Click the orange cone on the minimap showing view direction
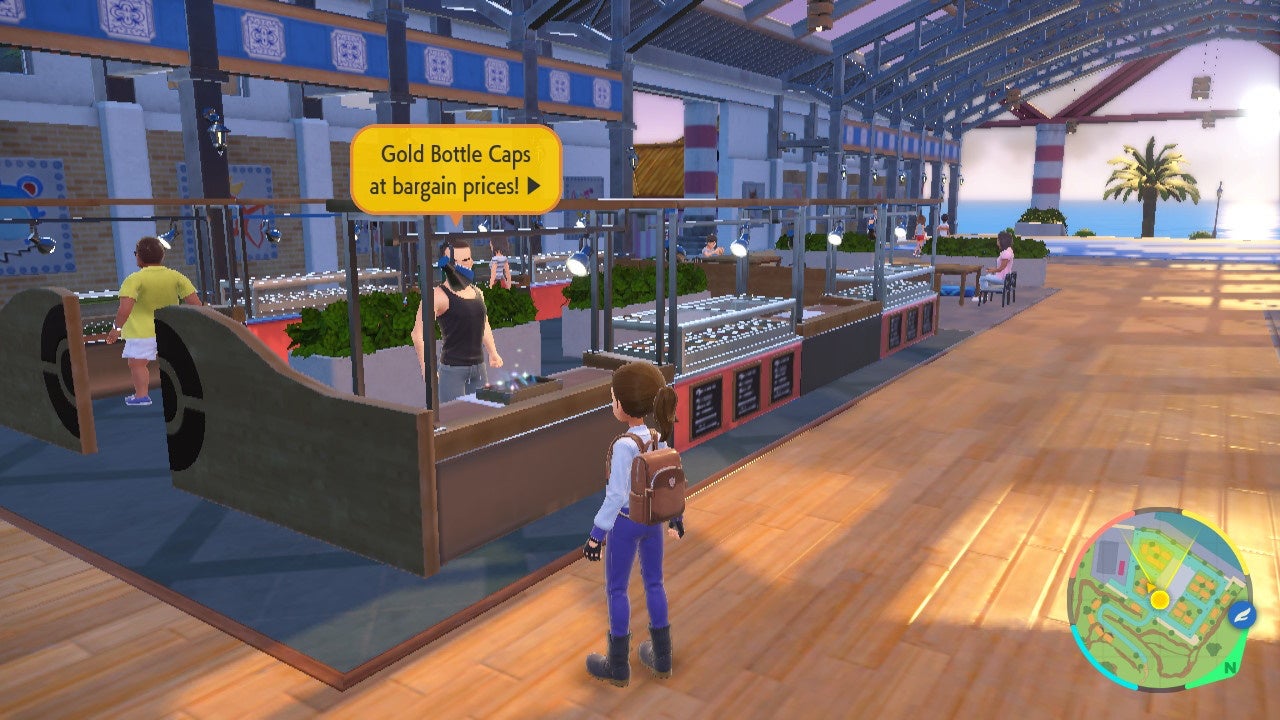 (x=1151, y=585)
